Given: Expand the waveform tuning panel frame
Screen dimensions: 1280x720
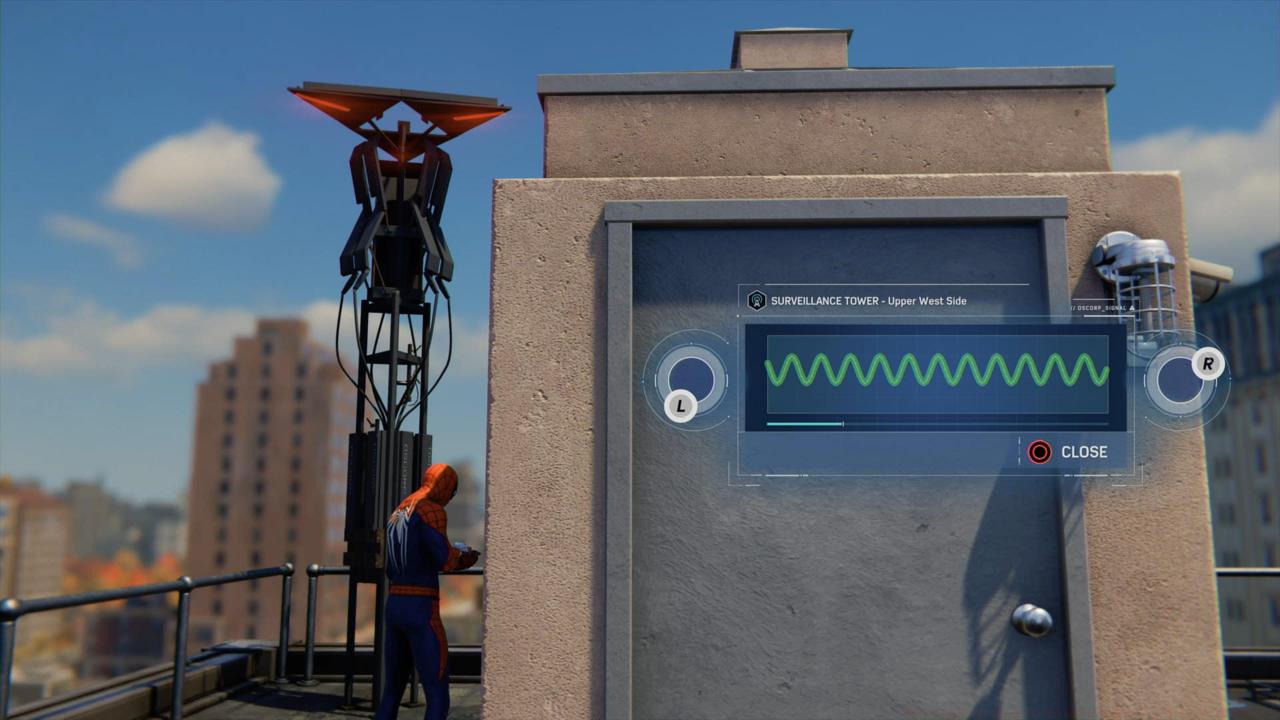Looking at the screenshot, I should [935, 380].
